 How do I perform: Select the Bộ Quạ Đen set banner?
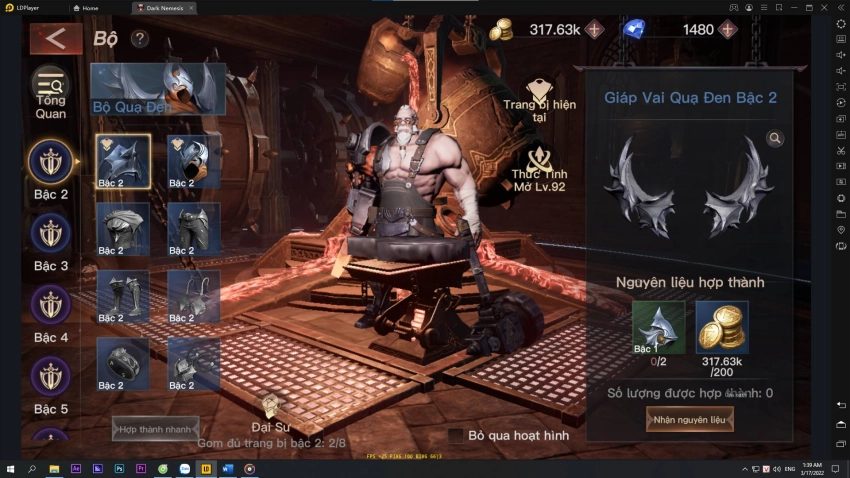pyautogui.click(x=158, y=88)
